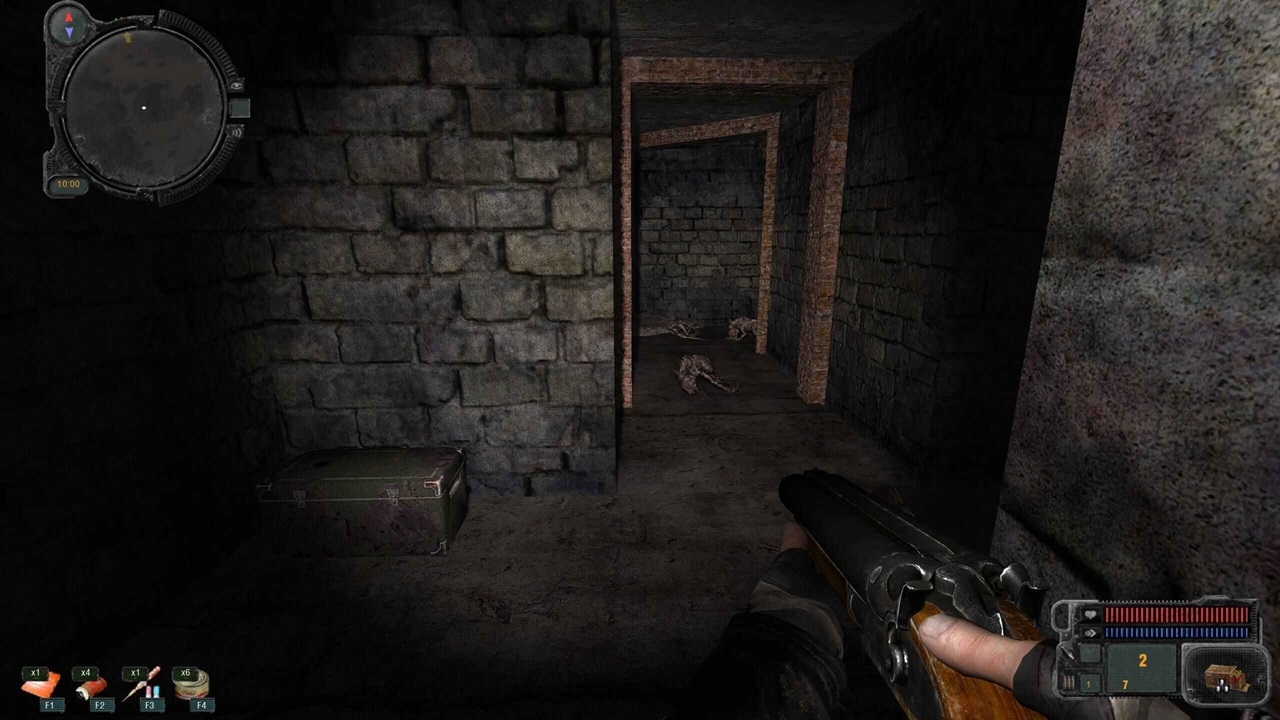Select the orange medkit in slot F1
Viewport: 1280px width, 720px height.
coord(41,685)
